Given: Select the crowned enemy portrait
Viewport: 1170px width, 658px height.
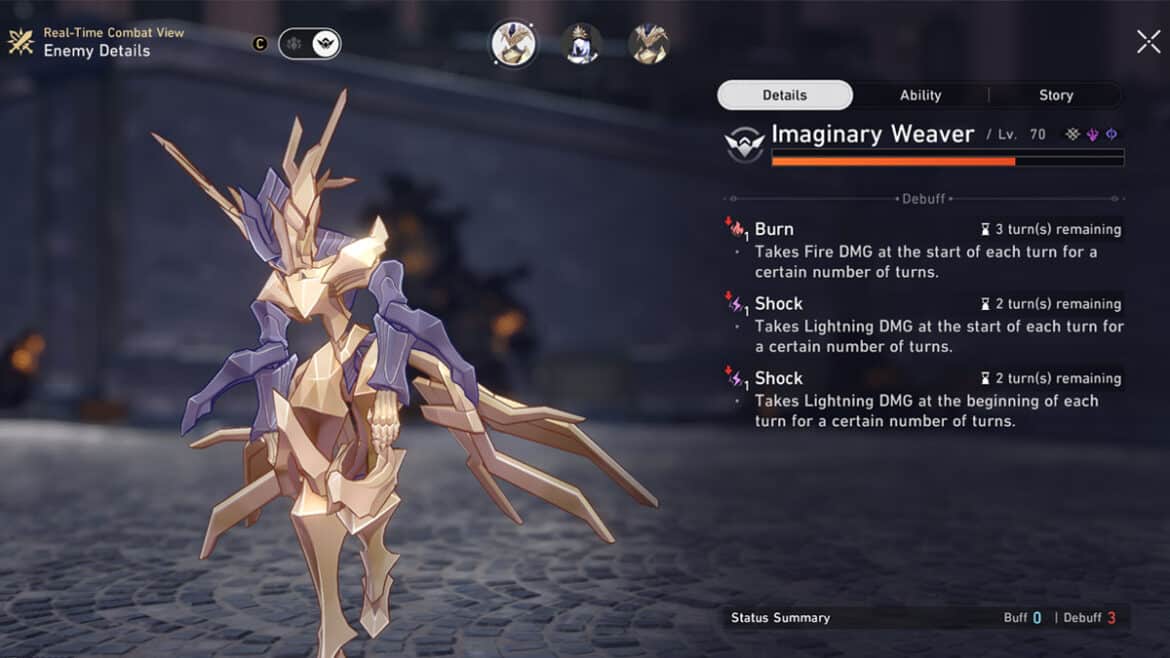Looking at the screenshot, I should tap(581, 44).
